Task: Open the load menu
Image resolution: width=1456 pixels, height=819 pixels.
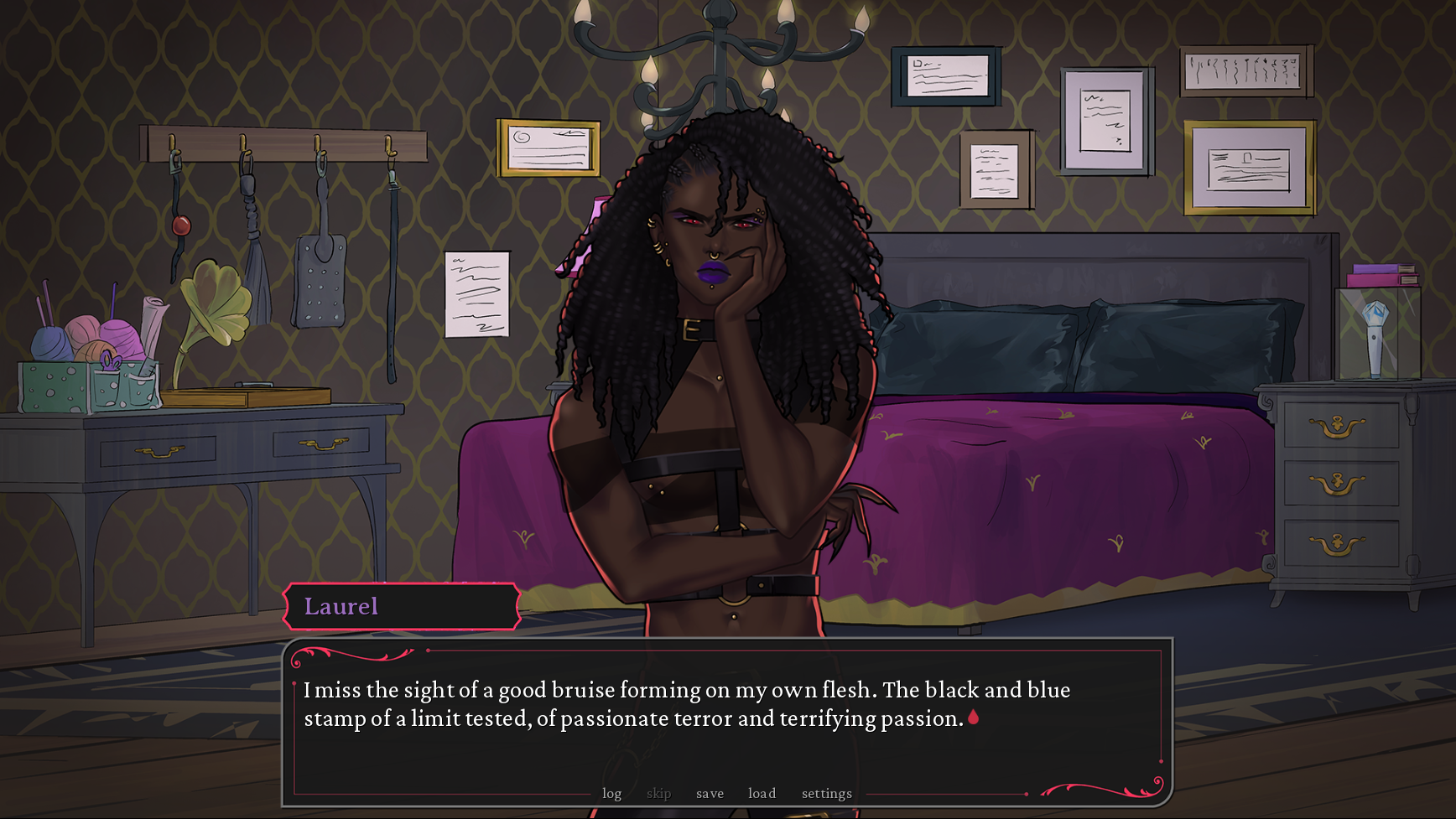Action: click(x=762, y=793)
